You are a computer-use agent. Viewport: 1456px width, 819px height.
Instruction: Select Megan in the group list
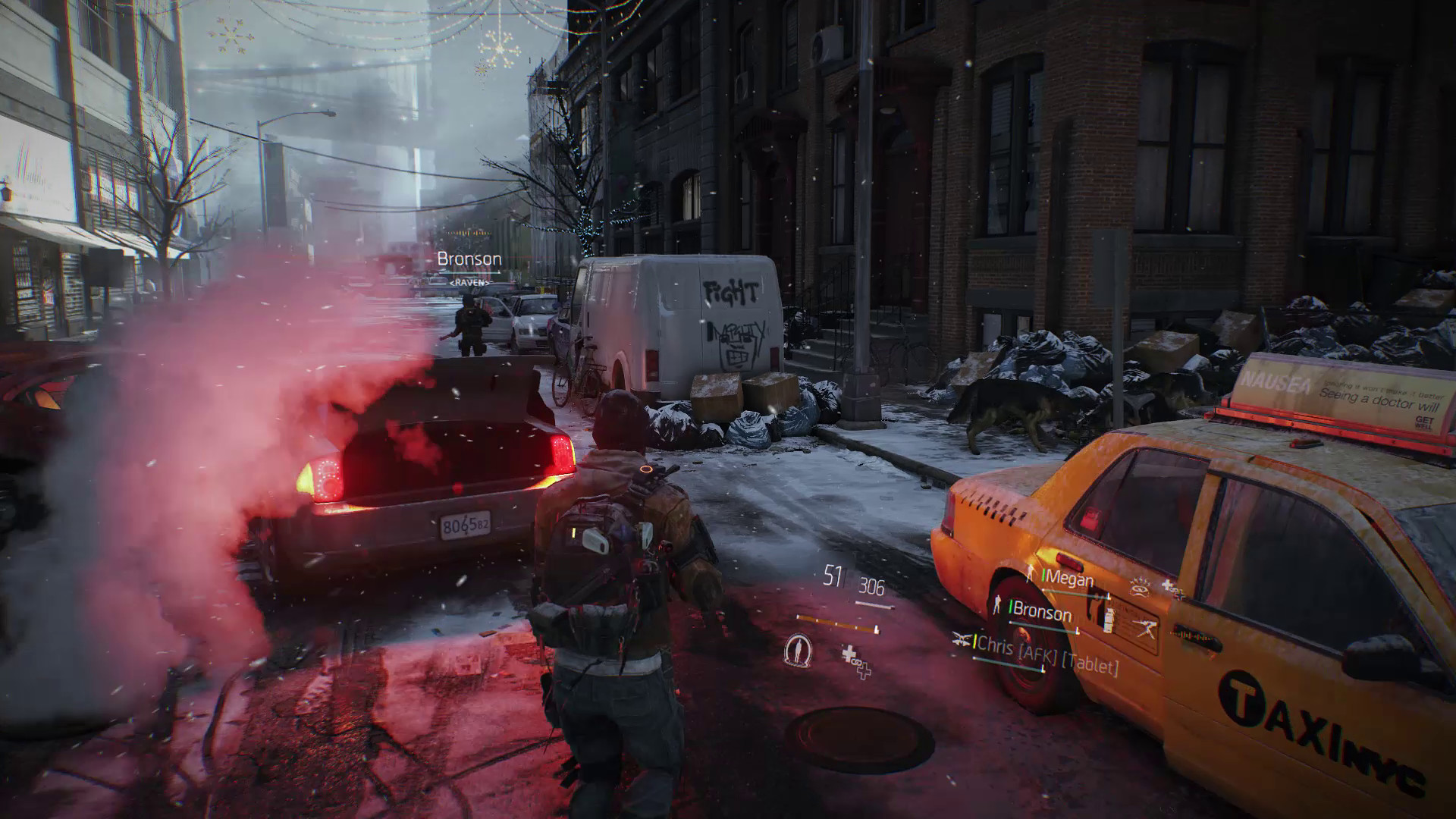[1069, 580]
